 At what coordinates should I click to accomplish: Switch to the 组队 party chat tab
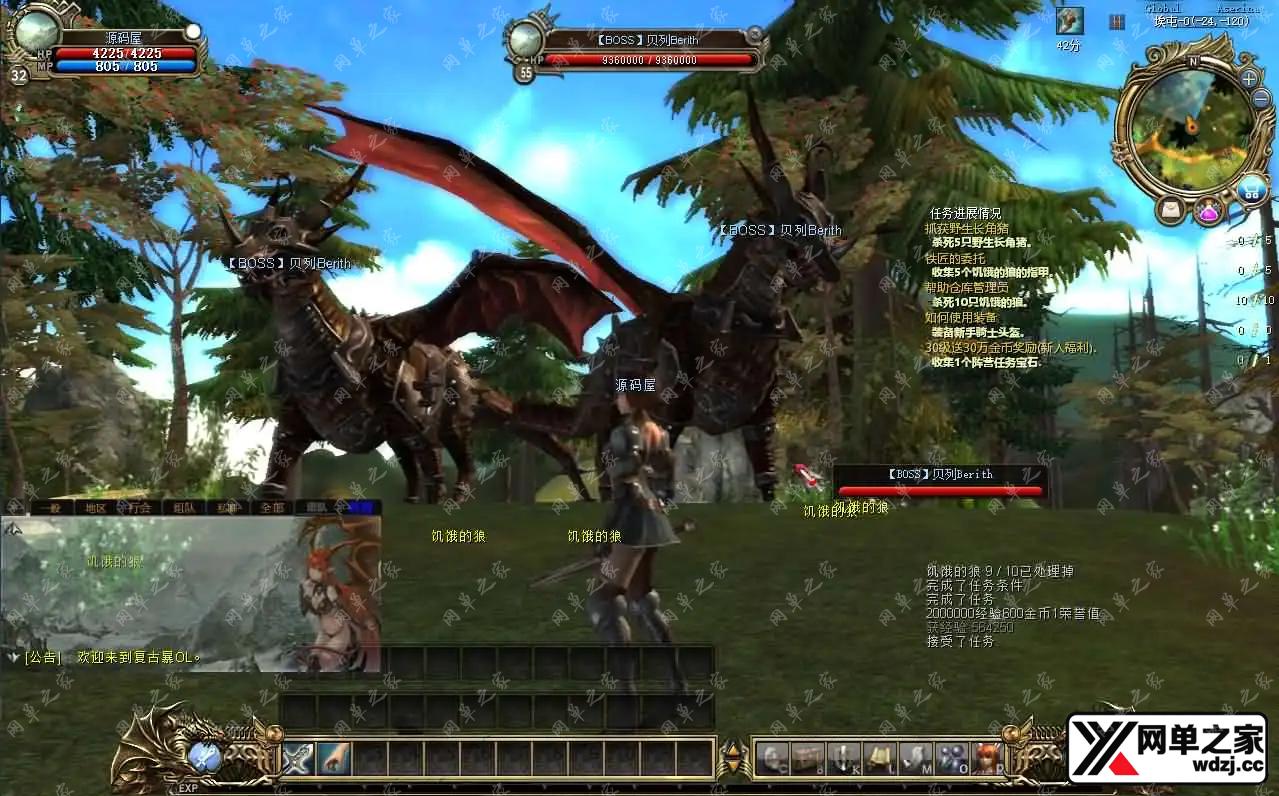point(184,508)
